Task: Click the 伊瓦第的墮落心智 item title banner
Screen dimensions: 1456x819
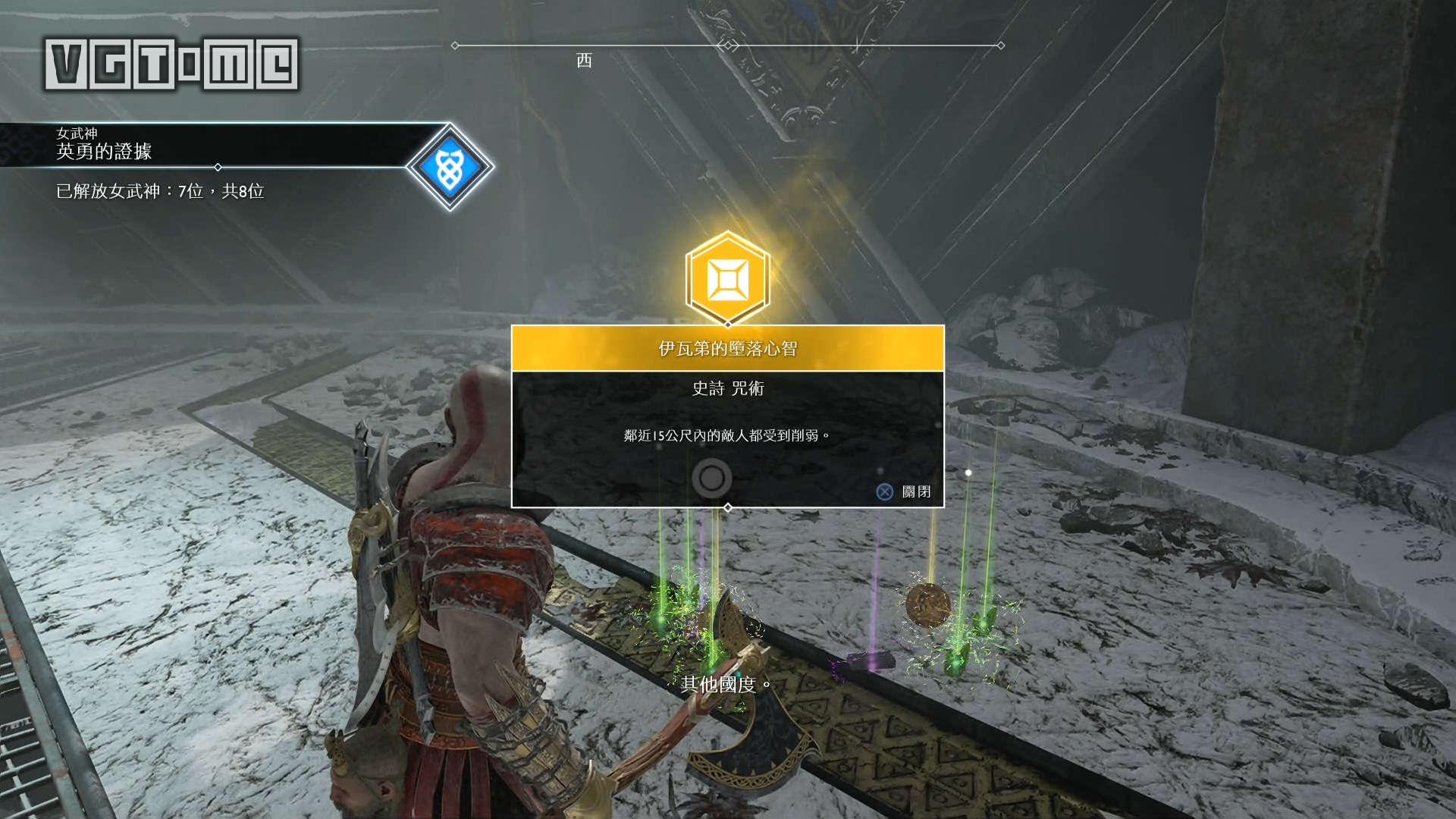Action: tap(727, 349)
